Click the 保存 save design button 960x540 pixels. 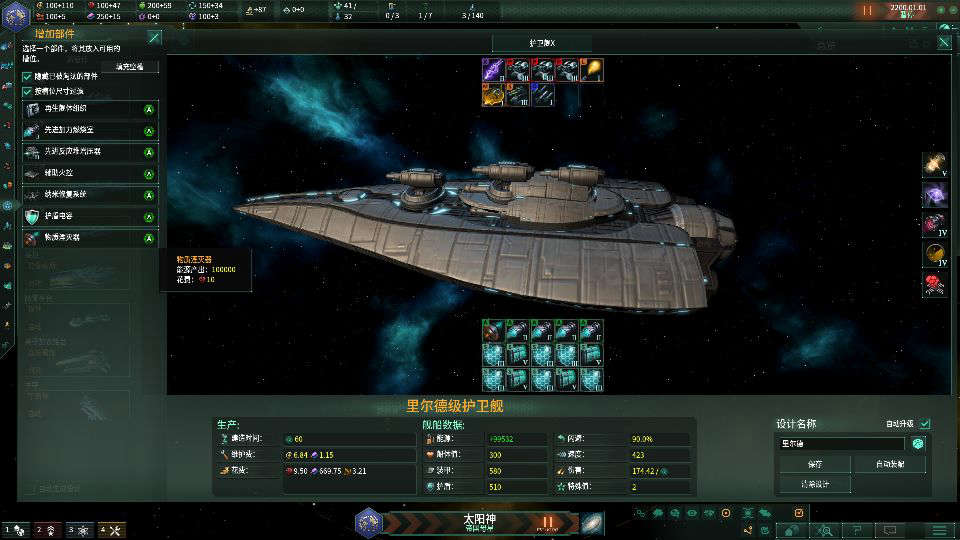click(x=813, y=464)
